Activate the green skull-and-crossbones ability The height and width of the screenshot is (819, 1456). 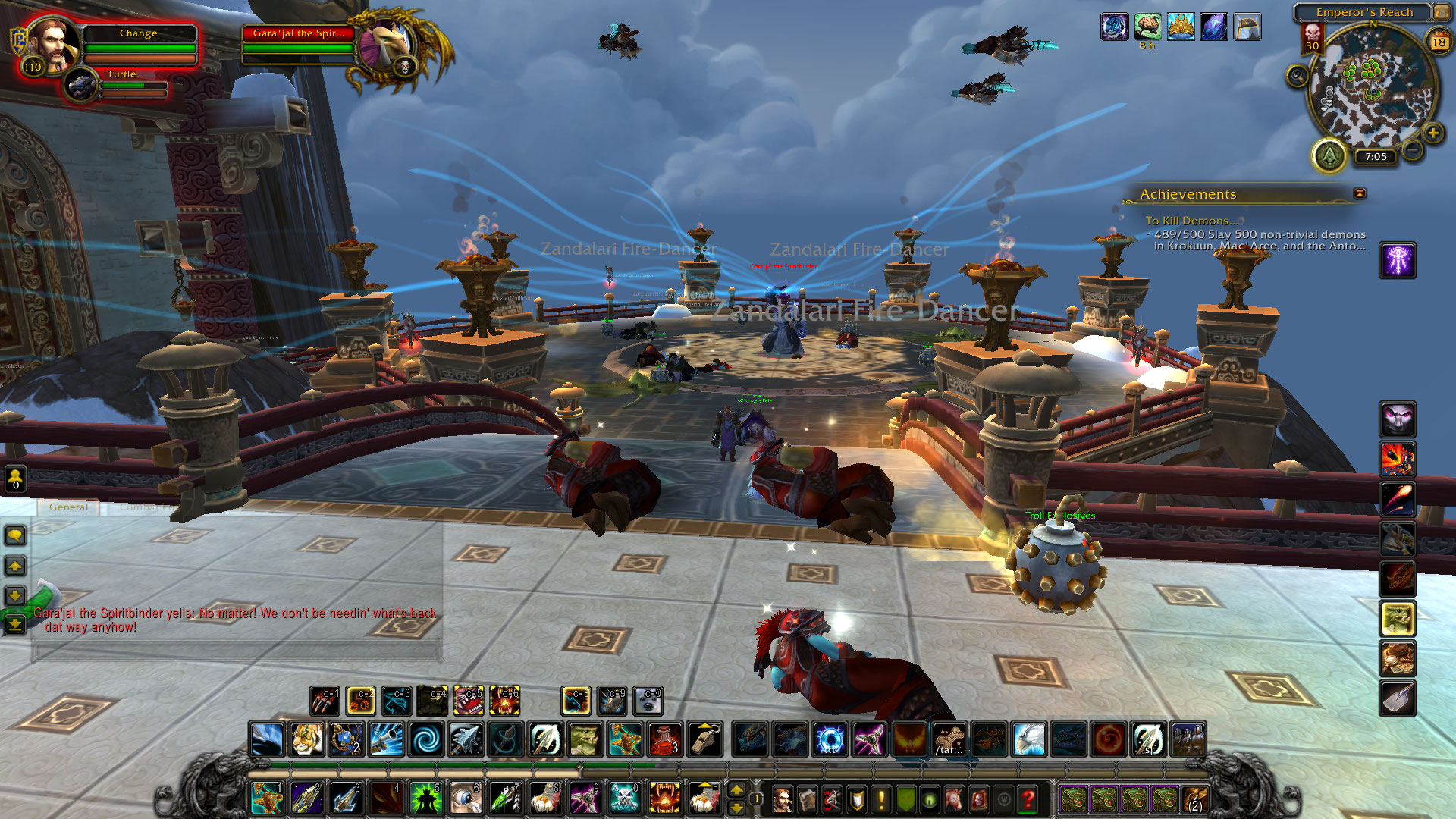(x=624, y=799)
